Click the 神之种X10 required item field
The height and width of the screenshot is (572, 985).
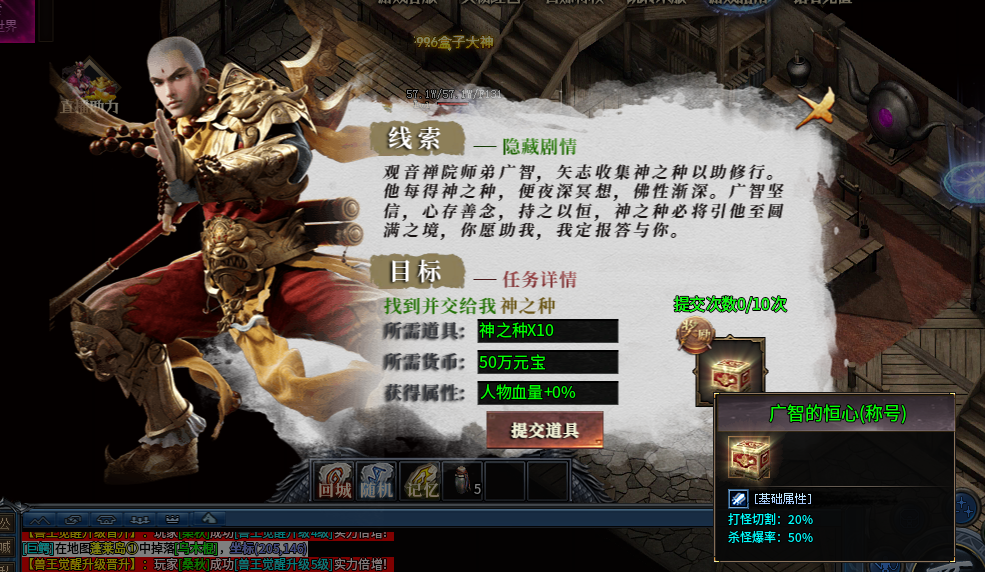tap(547, 331)
